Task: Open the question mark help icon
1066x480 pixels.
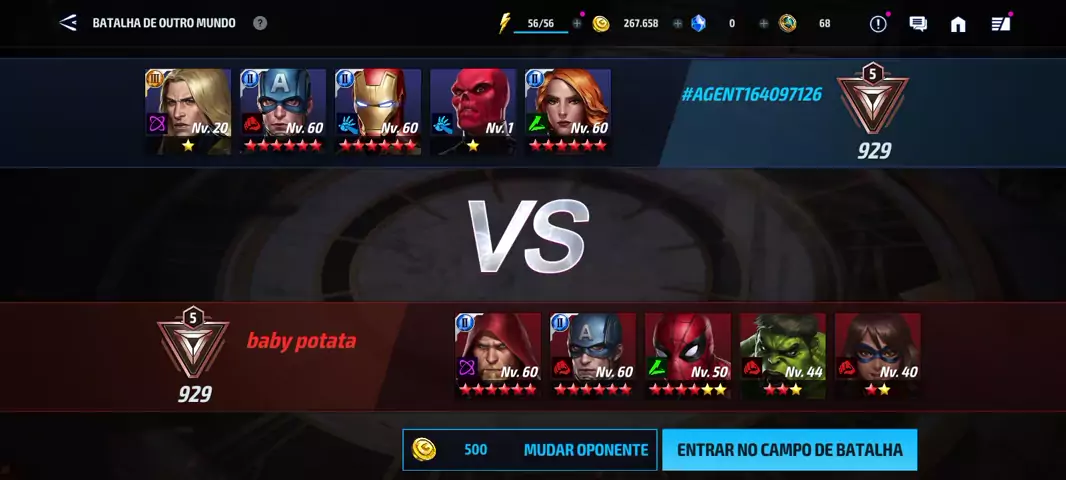Action: point(260,22)
